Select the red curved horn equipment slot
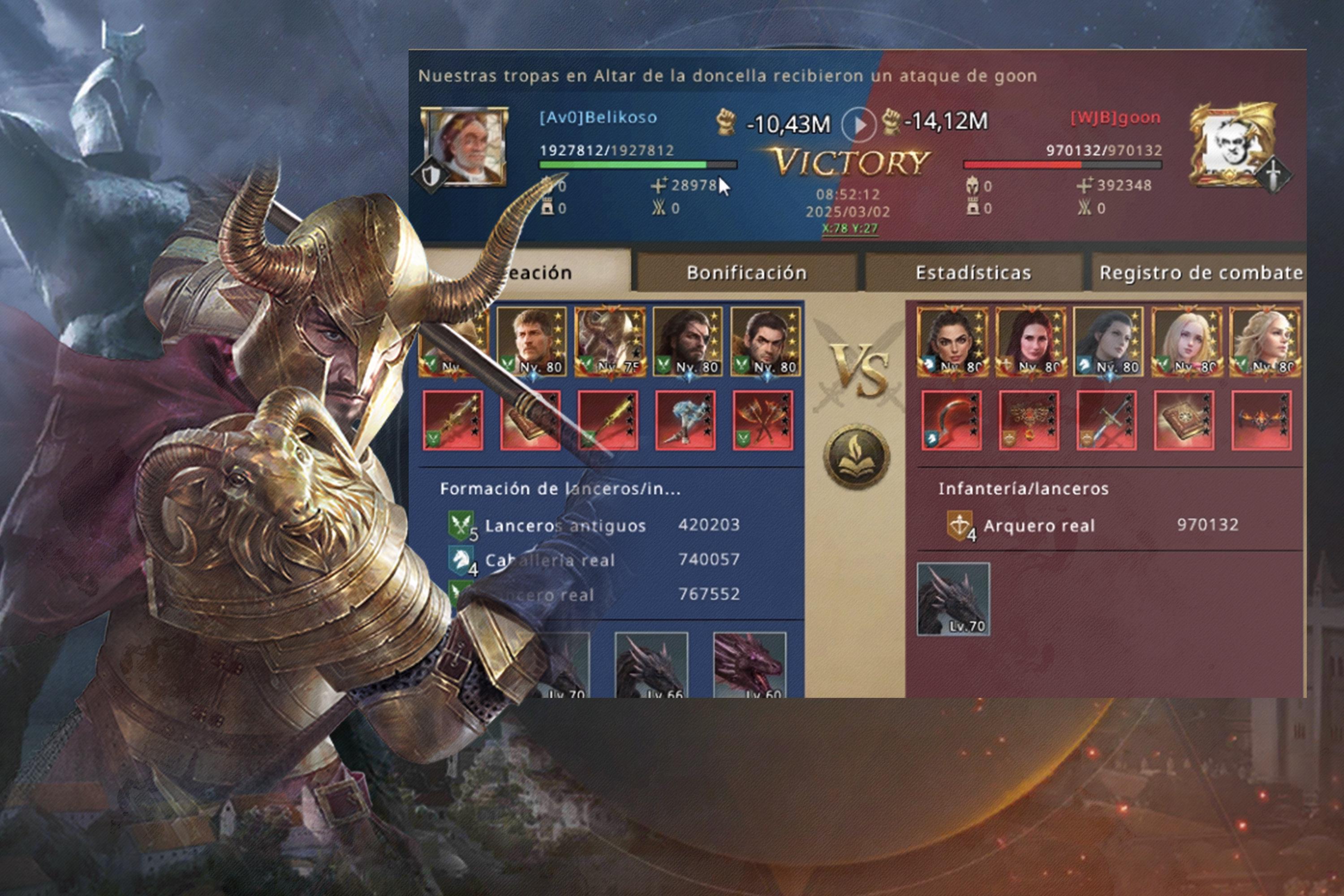1344x896 pixels. point(951,421)
